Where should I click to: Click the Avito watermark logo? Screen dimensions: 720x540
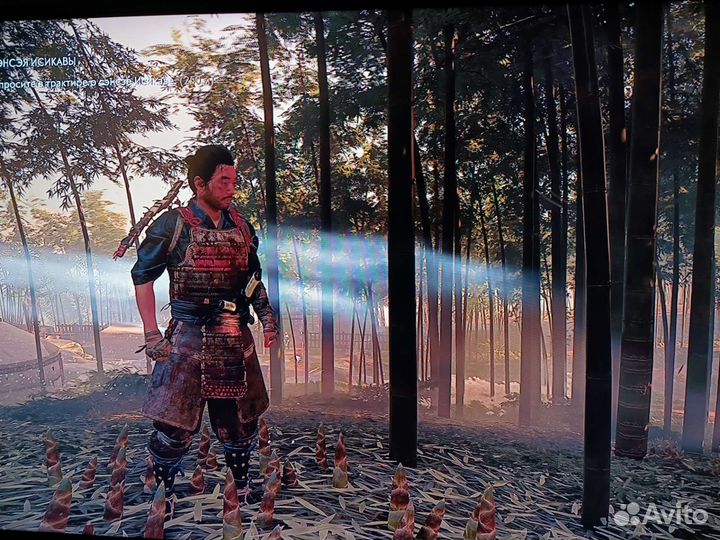tap(659, 514)
